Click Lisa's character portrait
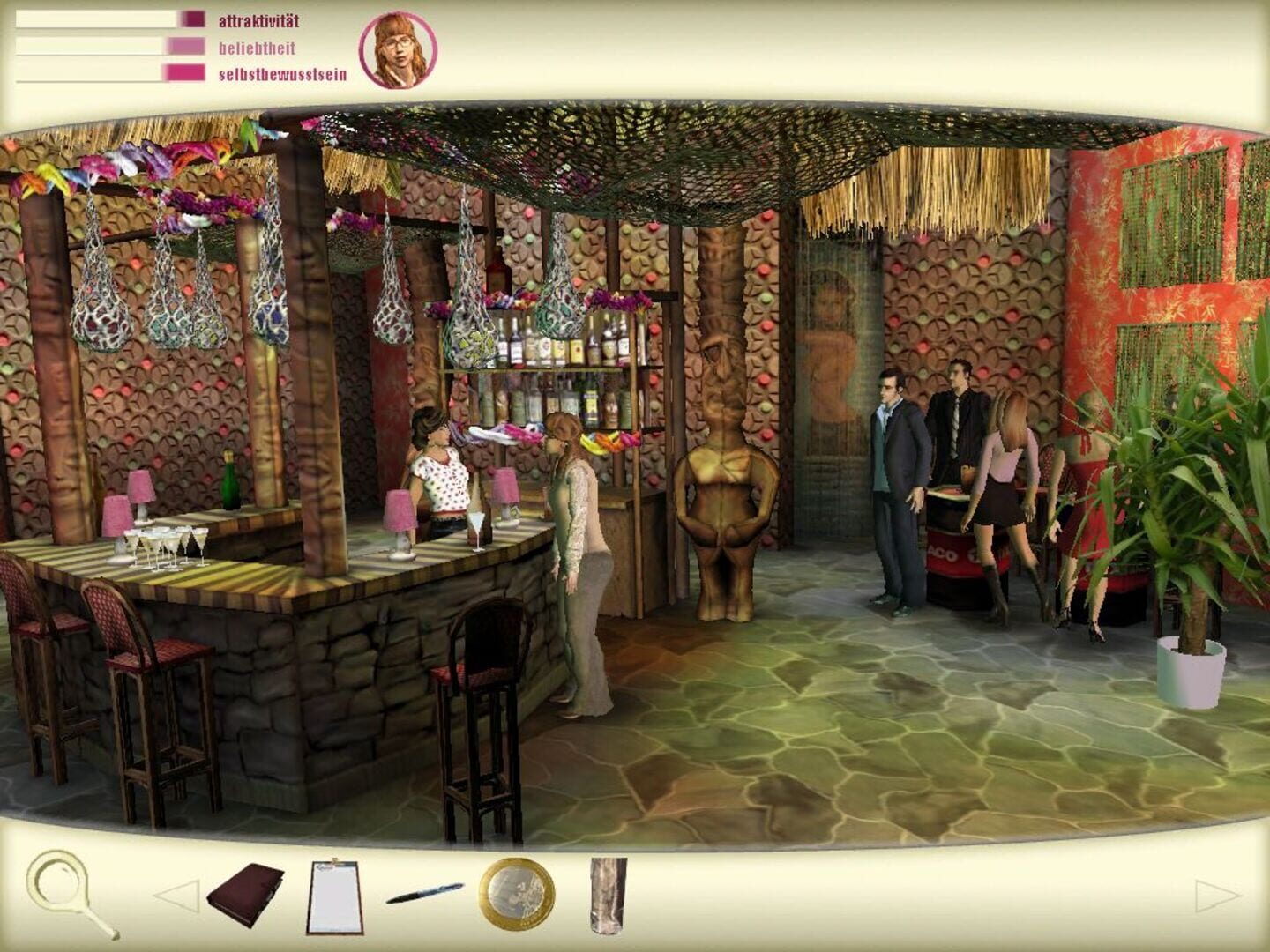Screen dimensions: 1270x952 coord(399,49)
